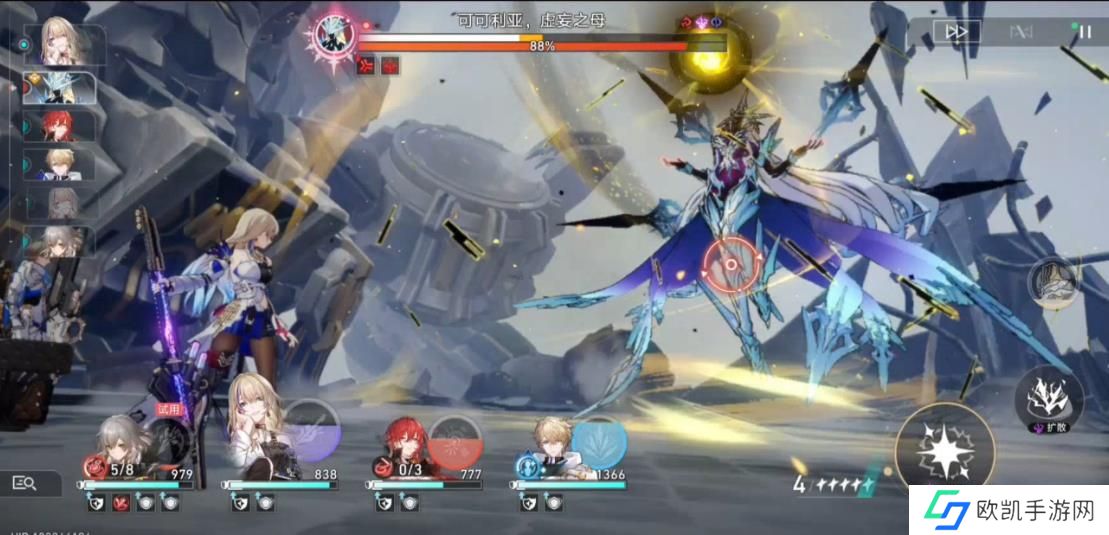
Task: Trigger the purple ultimate orb
Action: (313, 430)
